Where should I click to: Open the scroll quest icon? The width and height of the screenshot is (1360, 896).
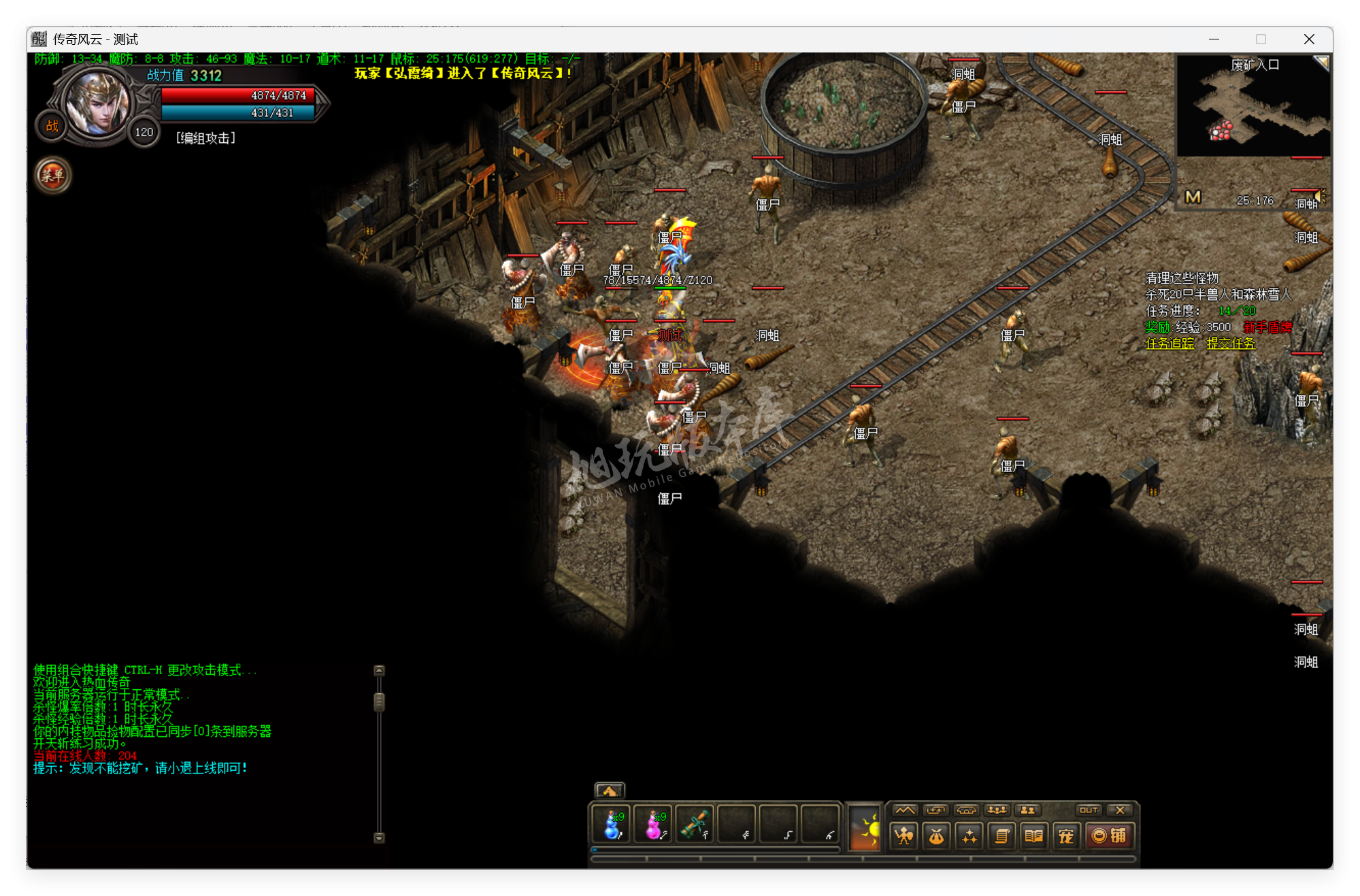(1001, 835)
